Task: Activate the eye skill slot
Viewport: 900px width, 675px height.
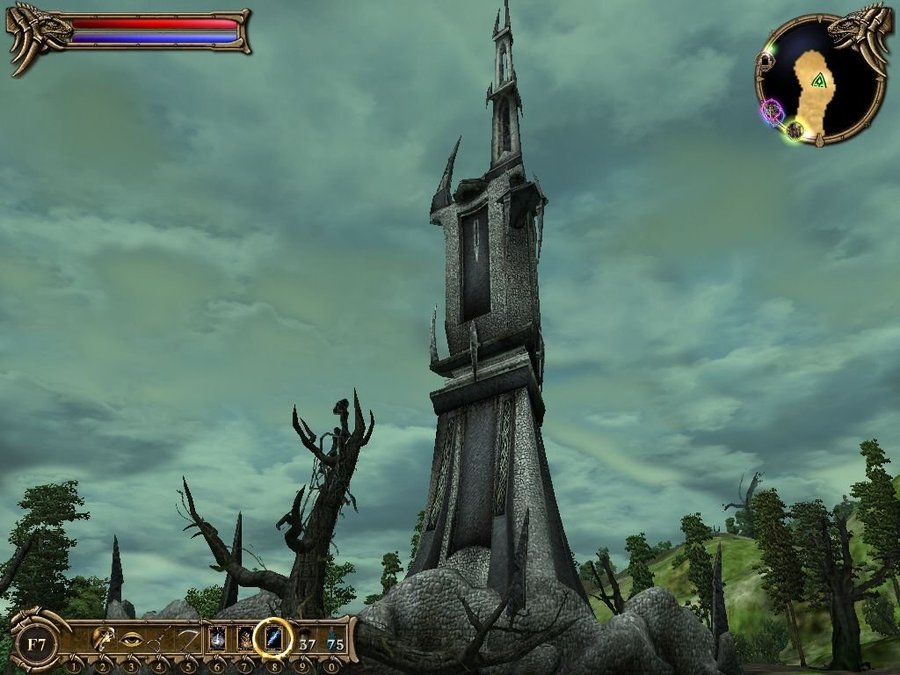Action: (x=131, y=639)
